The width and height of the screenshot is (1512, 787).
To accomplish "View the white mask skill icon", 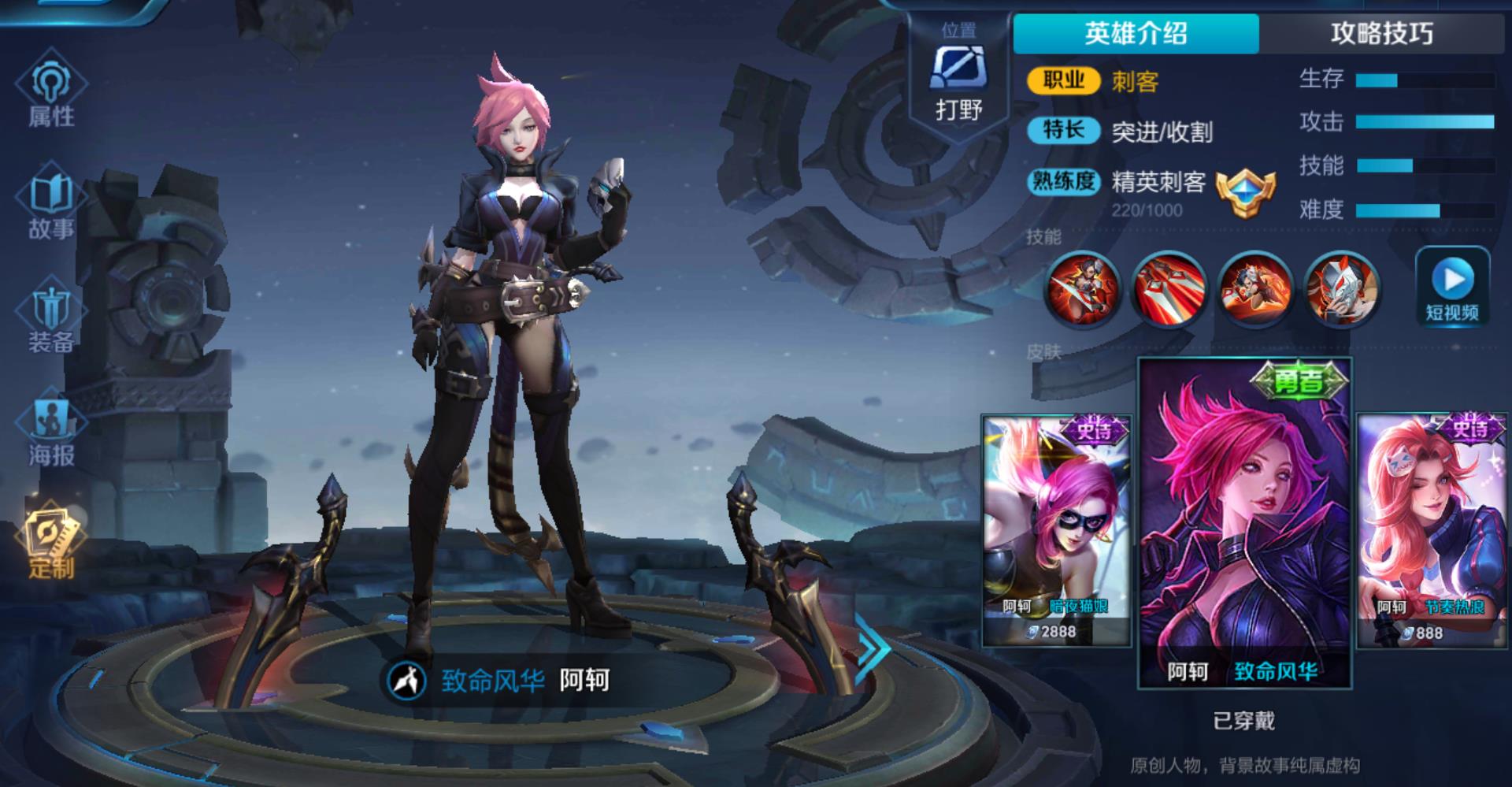I will [1341, 288].
